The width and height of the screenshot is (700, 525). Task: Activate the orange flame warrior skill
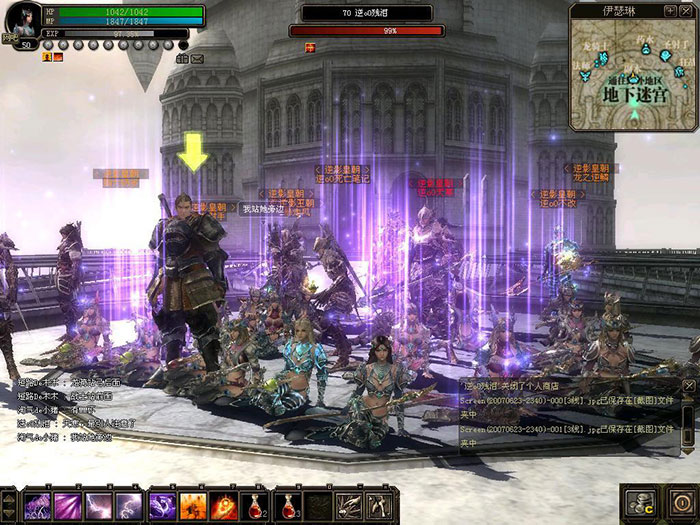pyautogui.click(x=193, y=506)
